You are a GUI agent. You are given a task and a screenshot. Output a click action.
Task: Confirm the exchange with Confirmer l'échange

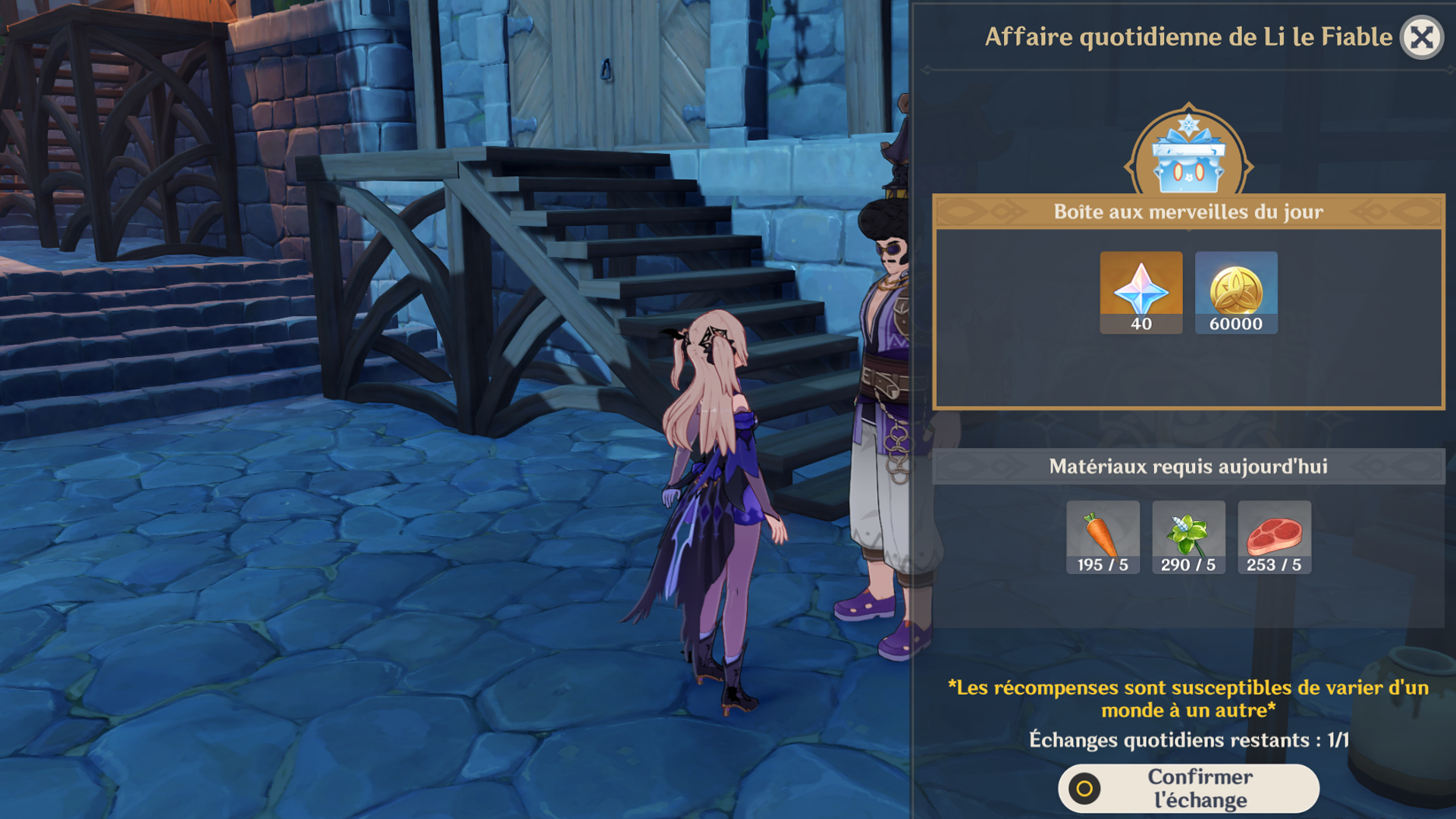coord(1188,789)
